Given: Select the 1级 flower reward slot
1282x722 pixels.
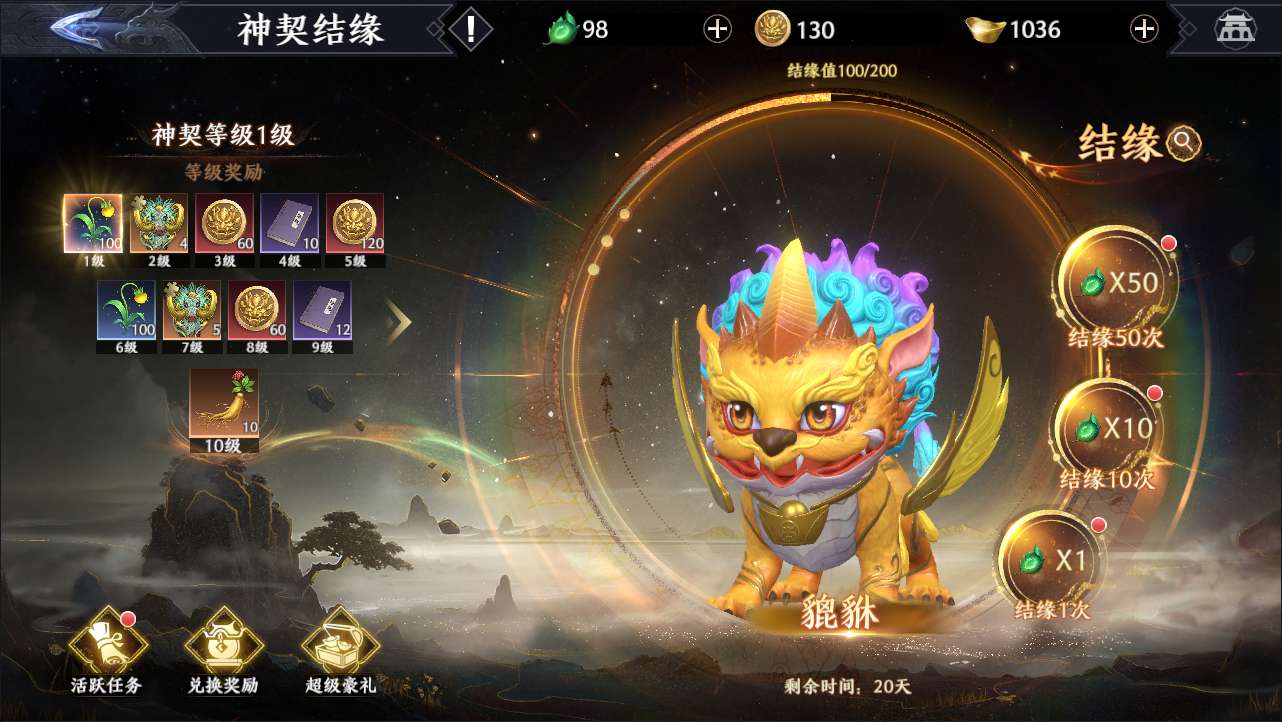Looking at the screenshot, I should 93,223.
